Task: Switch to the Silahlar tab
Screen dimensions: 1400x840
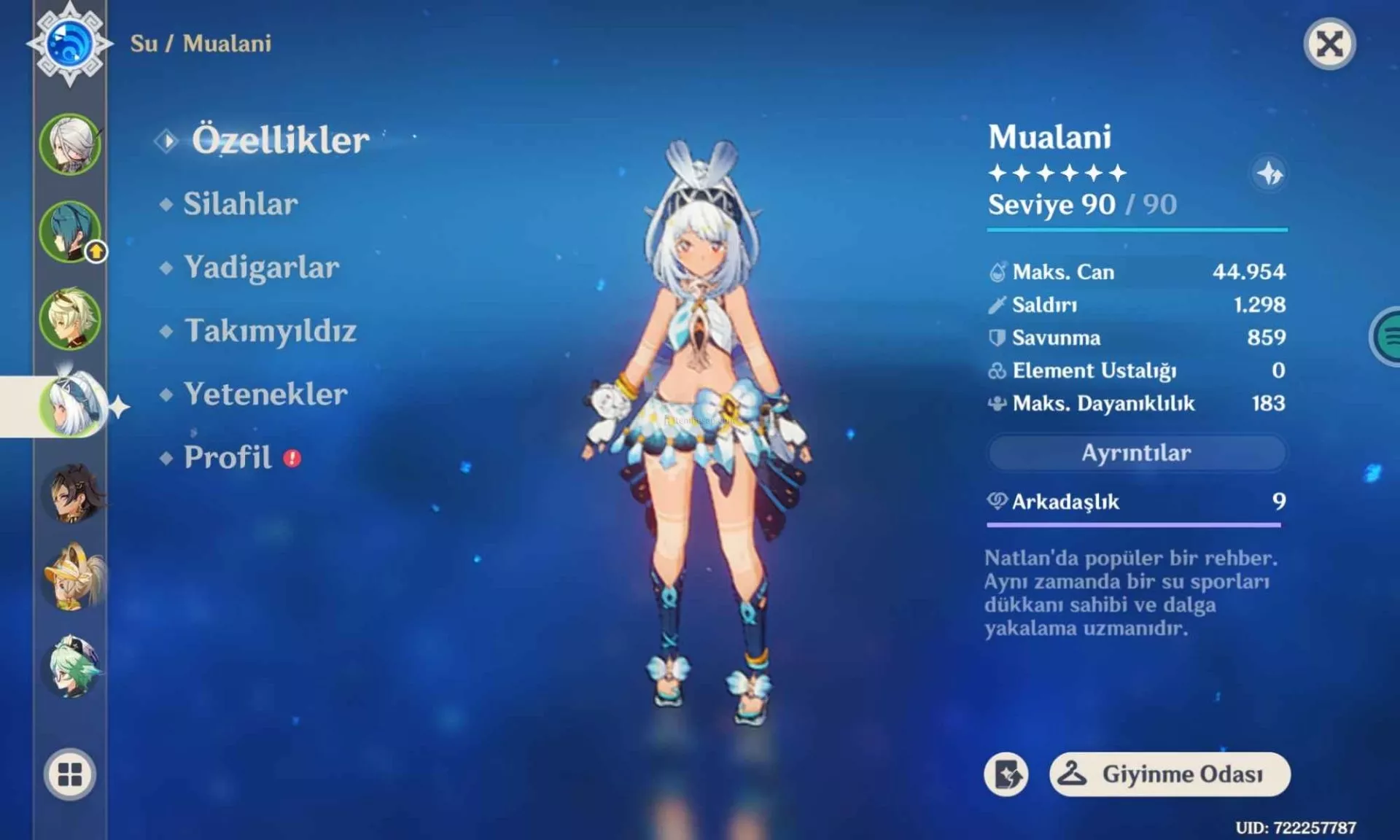Action: [240, 204]
